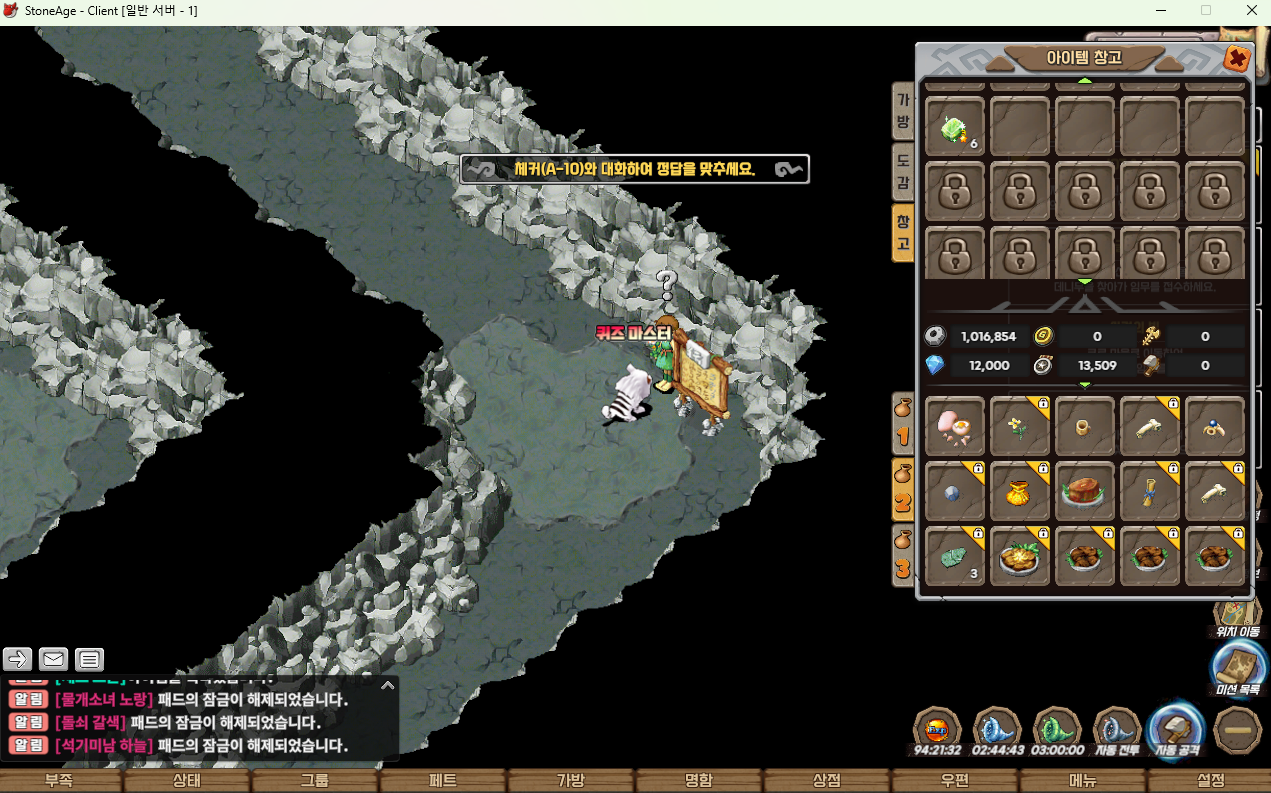Close the 아이템 창고 storage window

(1237, 59)
